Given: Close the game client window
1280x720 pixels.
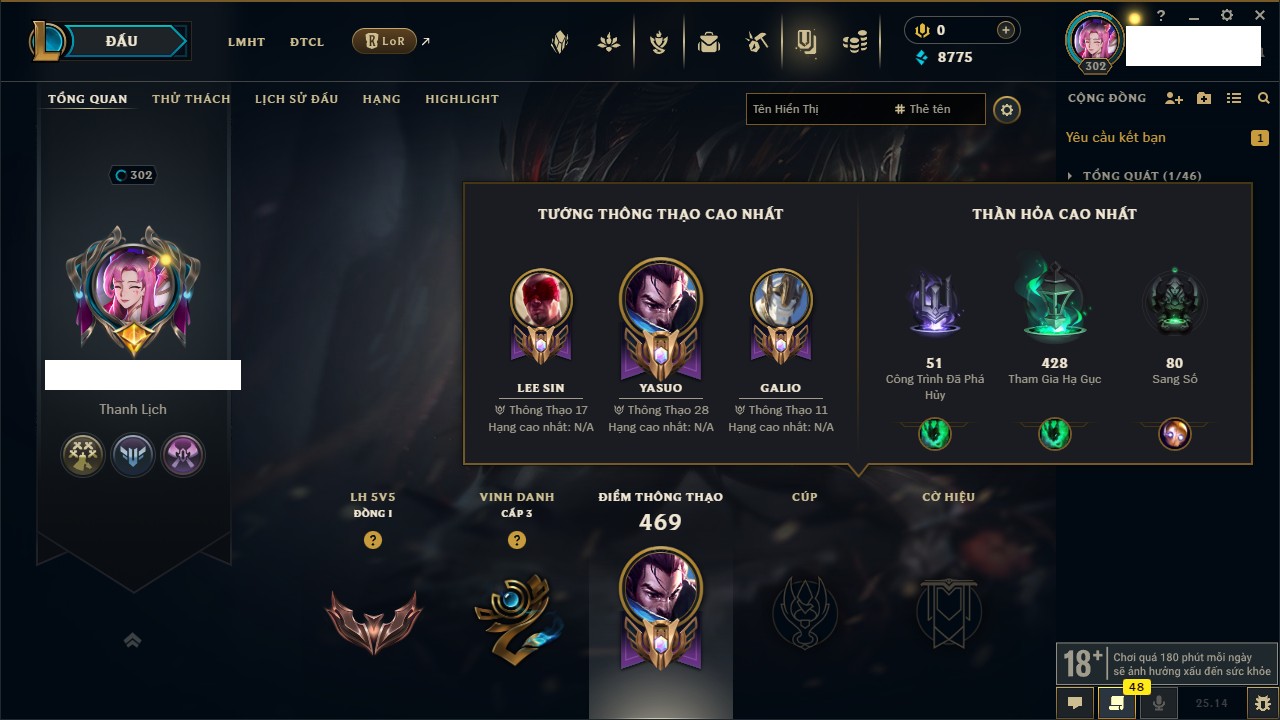Looking at the screenshot, I should point(1259,16).
